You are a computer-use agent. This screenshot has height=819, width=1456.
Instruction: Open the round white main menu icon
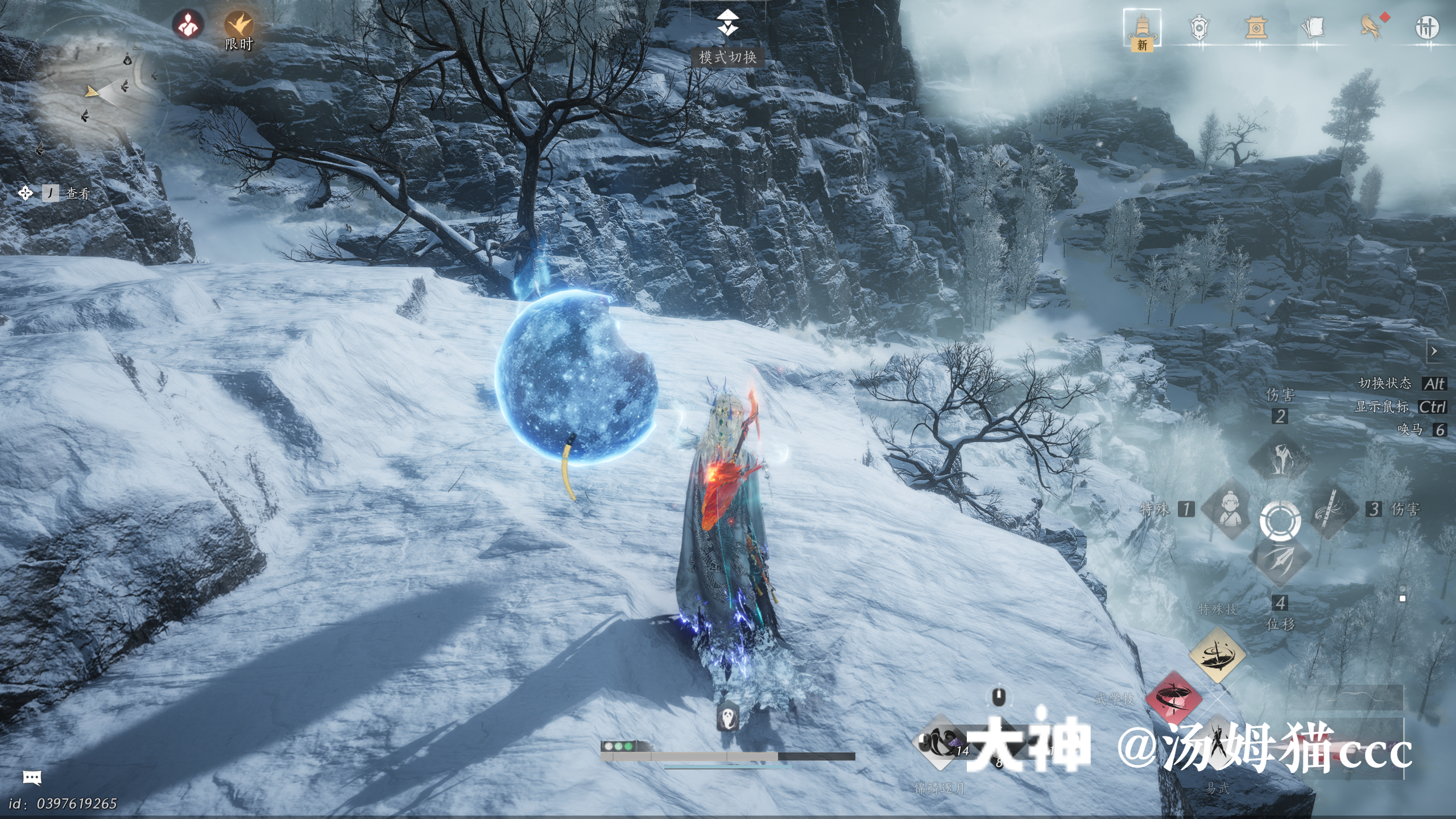[1427, 27]
